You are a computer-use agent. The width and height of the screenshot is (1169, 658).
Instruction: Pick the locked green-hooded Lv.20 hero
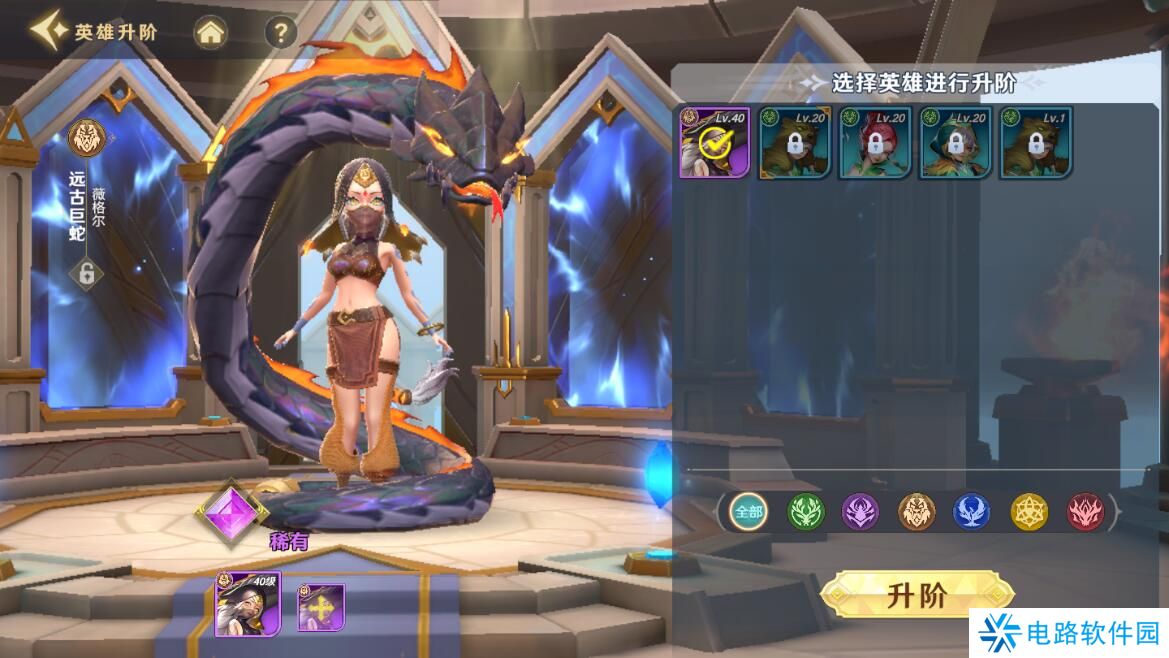[955, 143]
